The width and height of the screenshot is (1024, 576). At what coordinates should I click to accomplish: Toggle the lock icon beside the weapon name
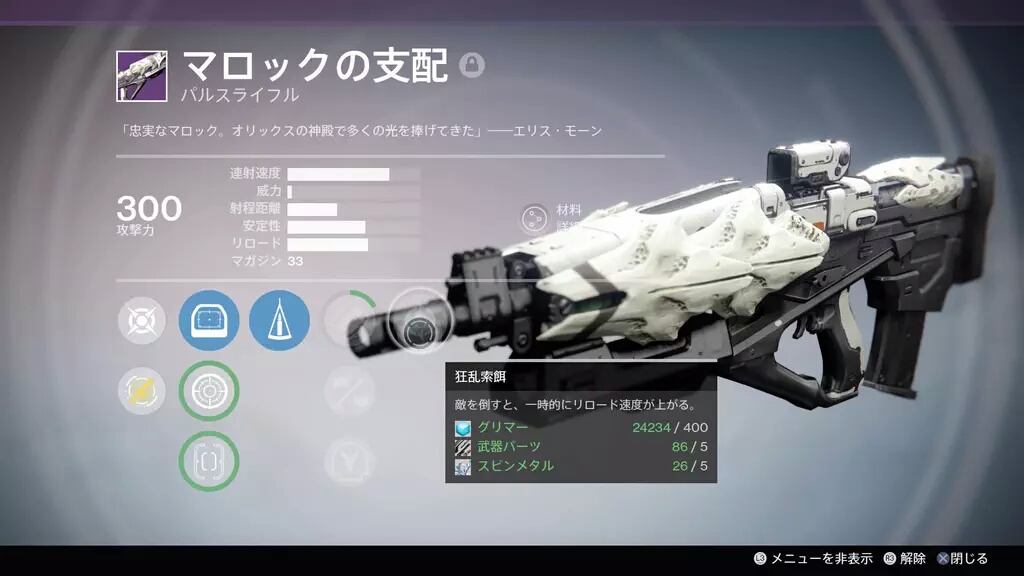tap(472, 65)
